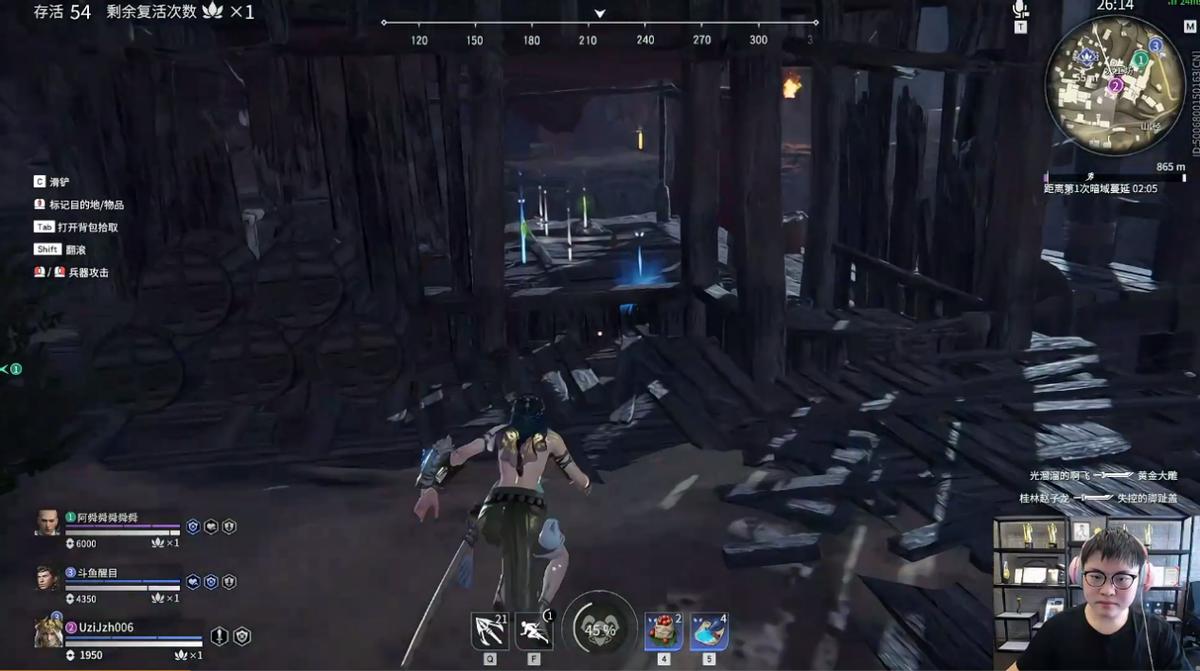Toggle the microphone voice chat icon

tap(1020, 9)
